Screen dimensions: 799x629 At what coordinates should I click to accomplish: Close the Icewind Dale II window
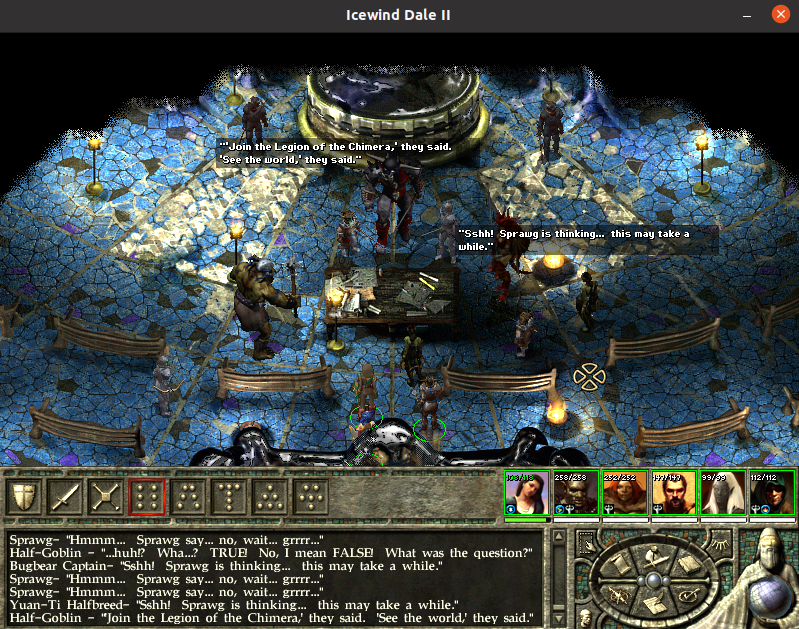pos(780,15)
